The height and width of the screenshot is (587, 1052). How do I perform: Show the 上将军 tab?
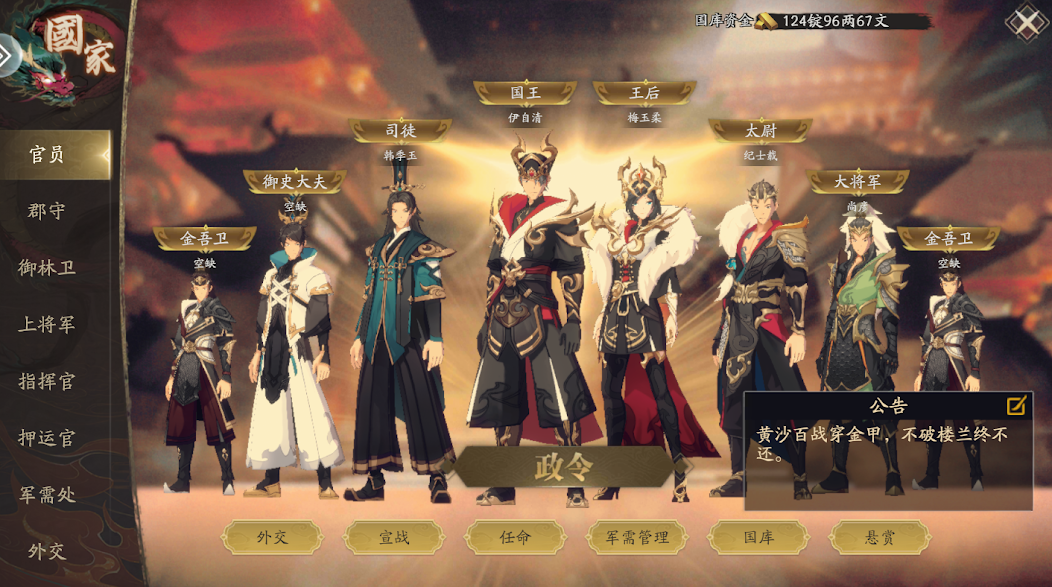click(x=47, y=325)
